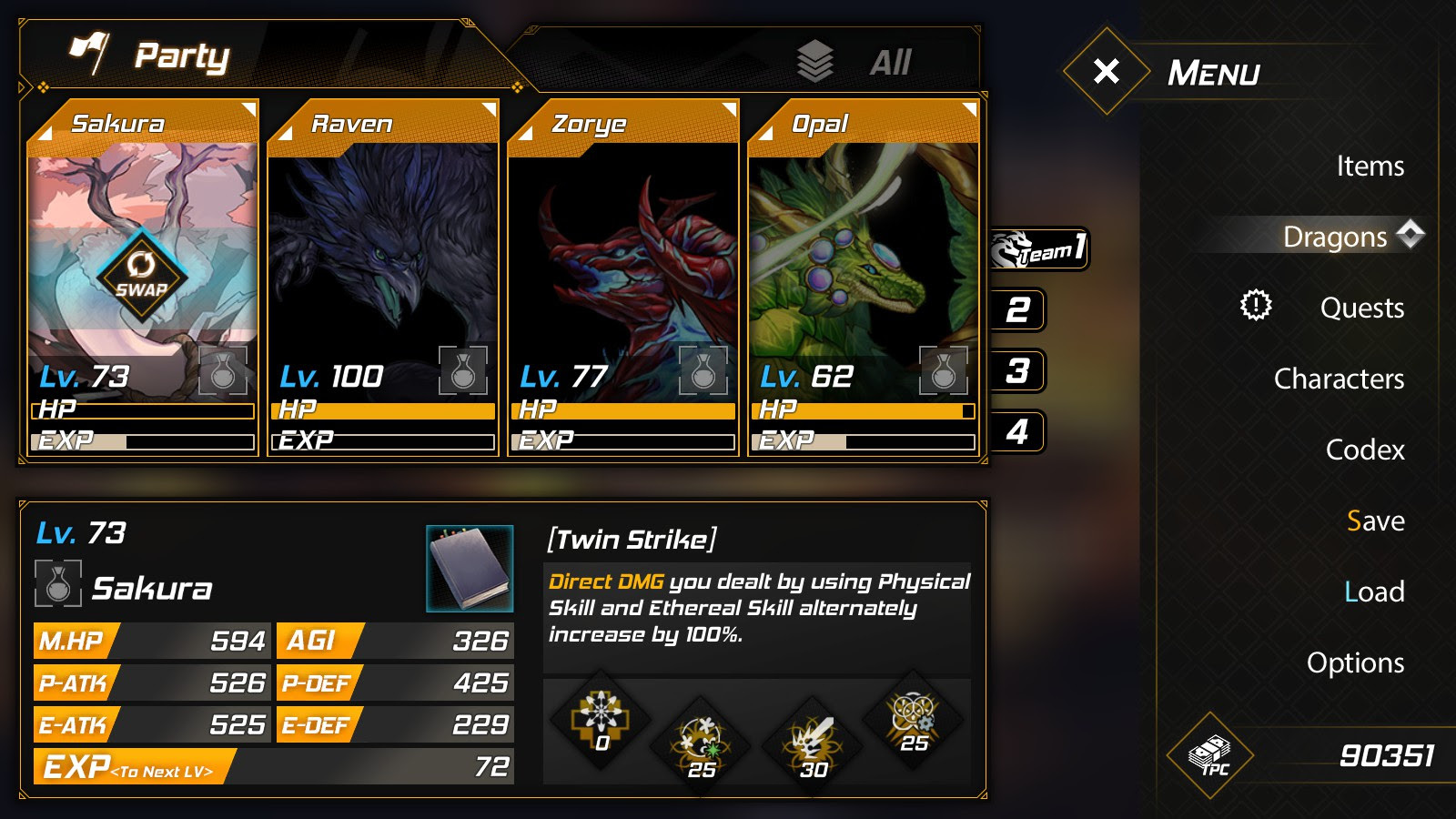1456x819 pixels.
Task: Switch to team 3 tab
Action: (1018, 371)
